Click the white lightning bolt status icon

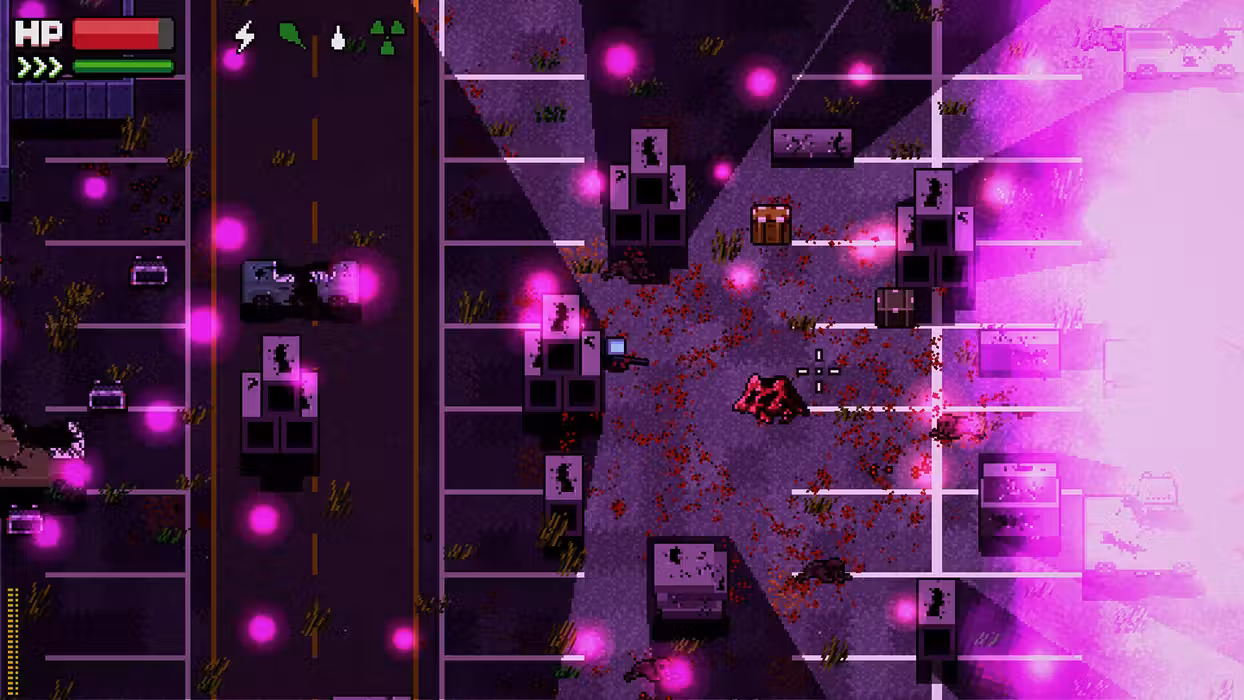244,37
